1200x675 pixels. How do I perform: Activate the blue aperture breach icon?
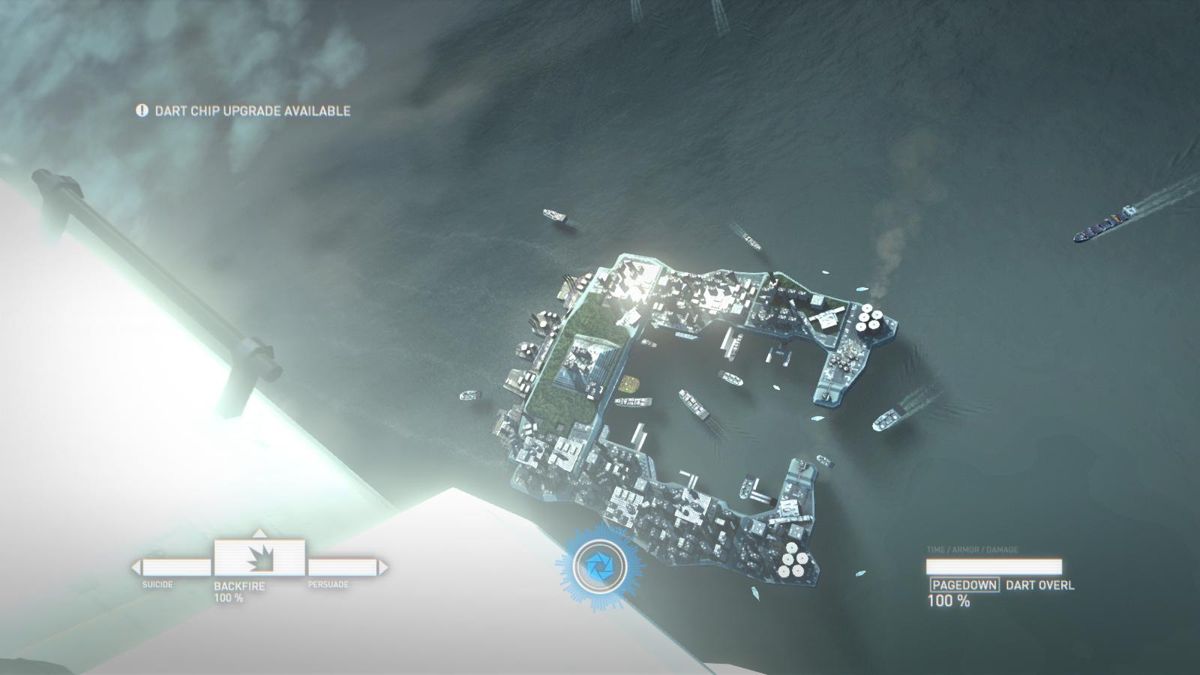point(600,568)
